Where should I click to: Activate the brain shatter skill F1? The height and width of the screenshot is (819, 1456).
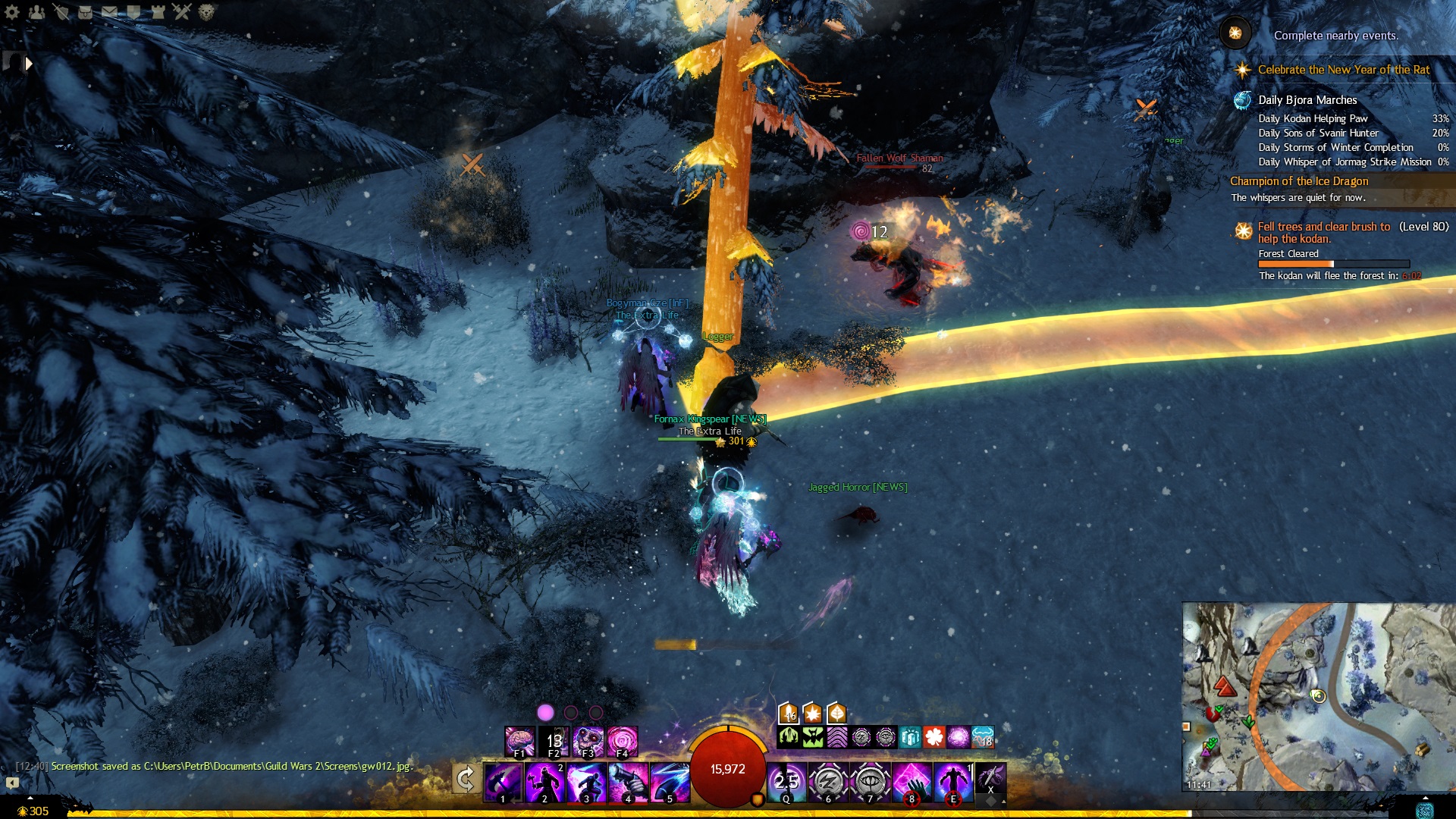520,741
